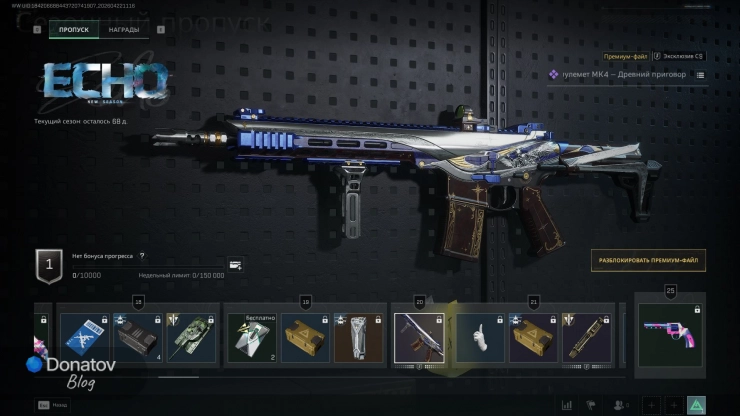Switch to the ПРОПУСК tab

(x=74, y=30)
